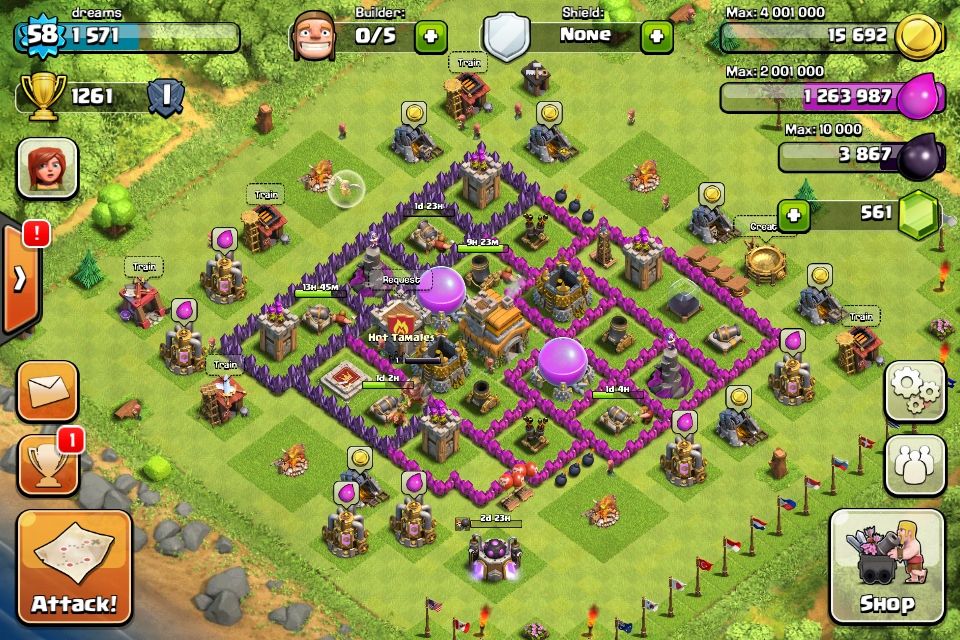960x640 pixels.
Task: Buy a shield with the green plus
Action: 656,36
